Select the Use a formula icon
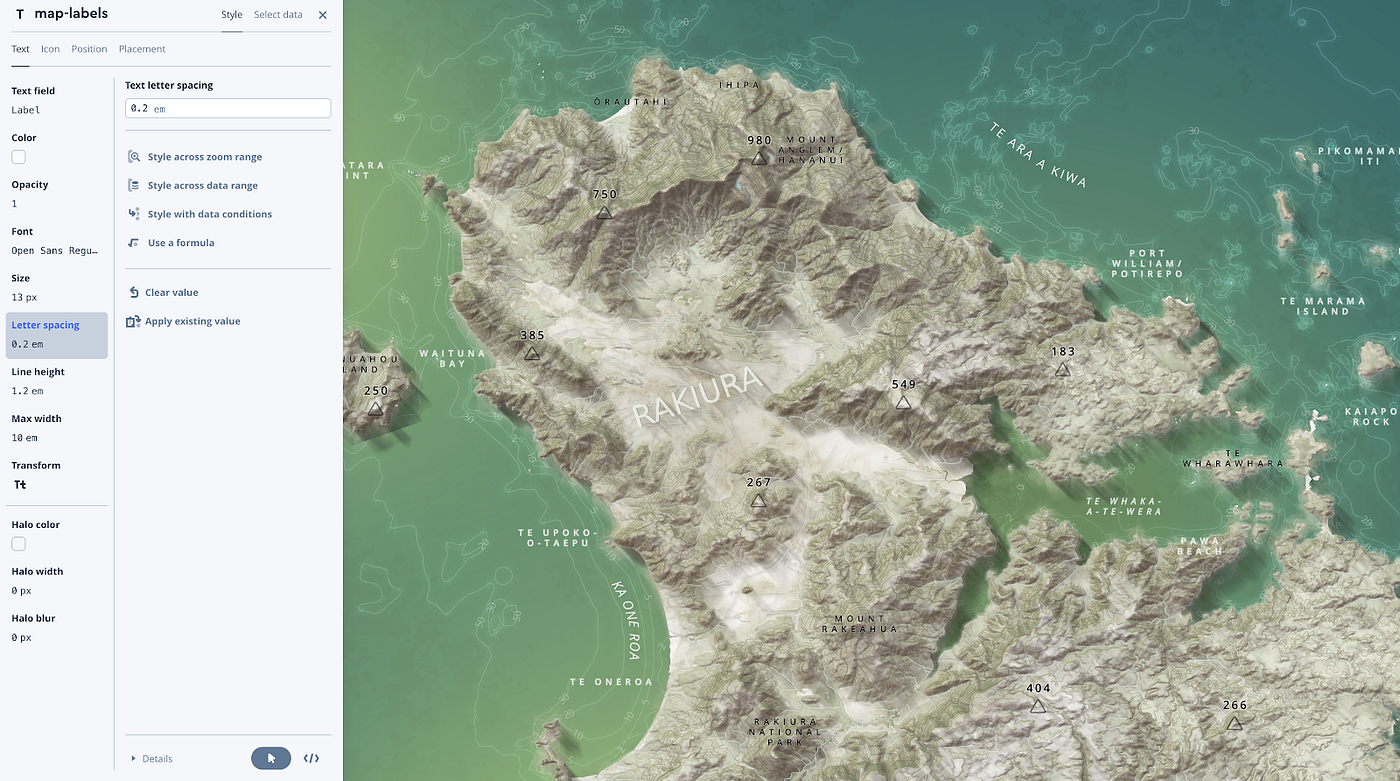Image resolution: width=1400 pixels, height=781 pixels. [x=133, y=242]
